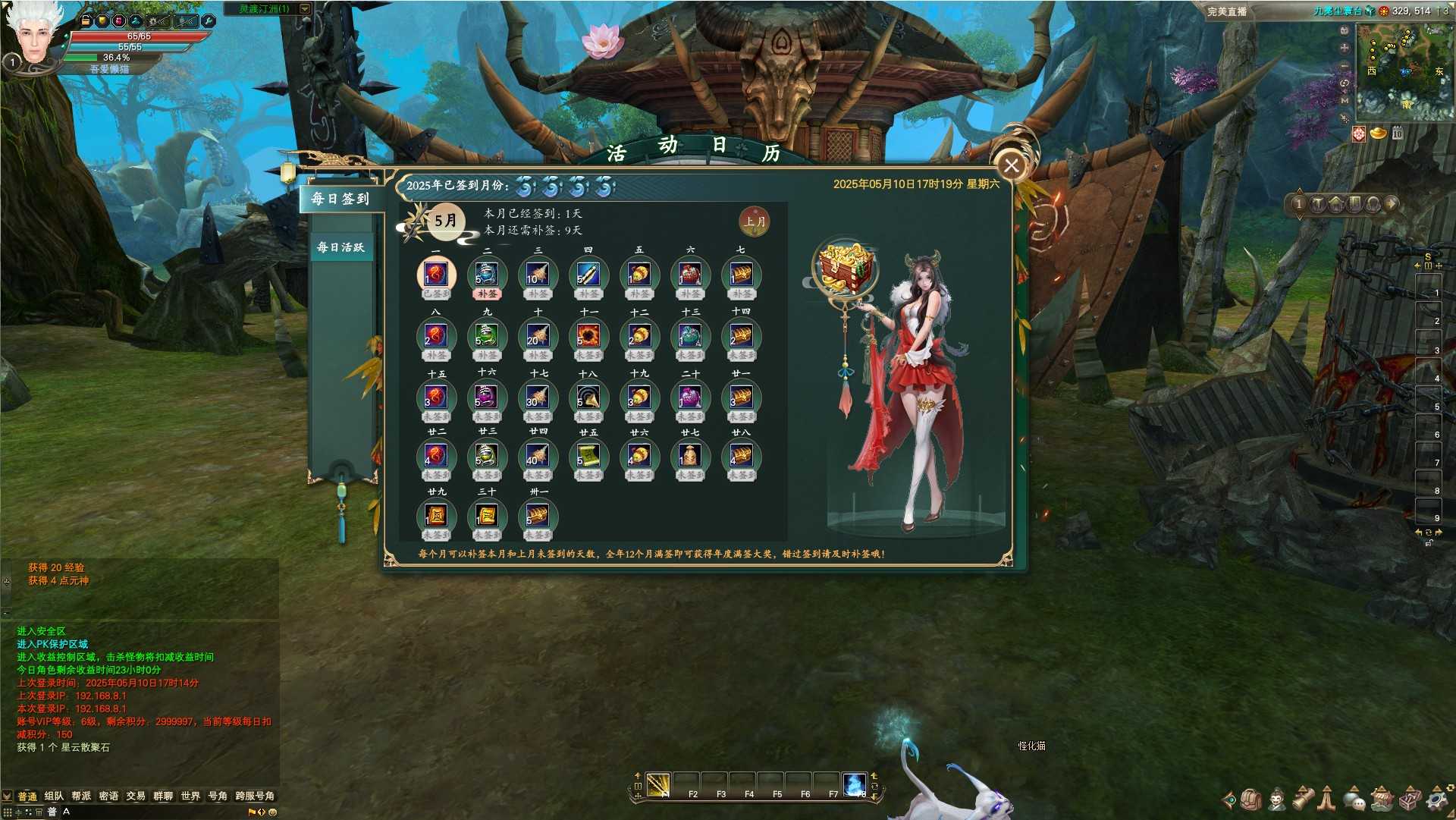Click the day 卅一 reward slot
The image size is (1456, 820).
538,516
